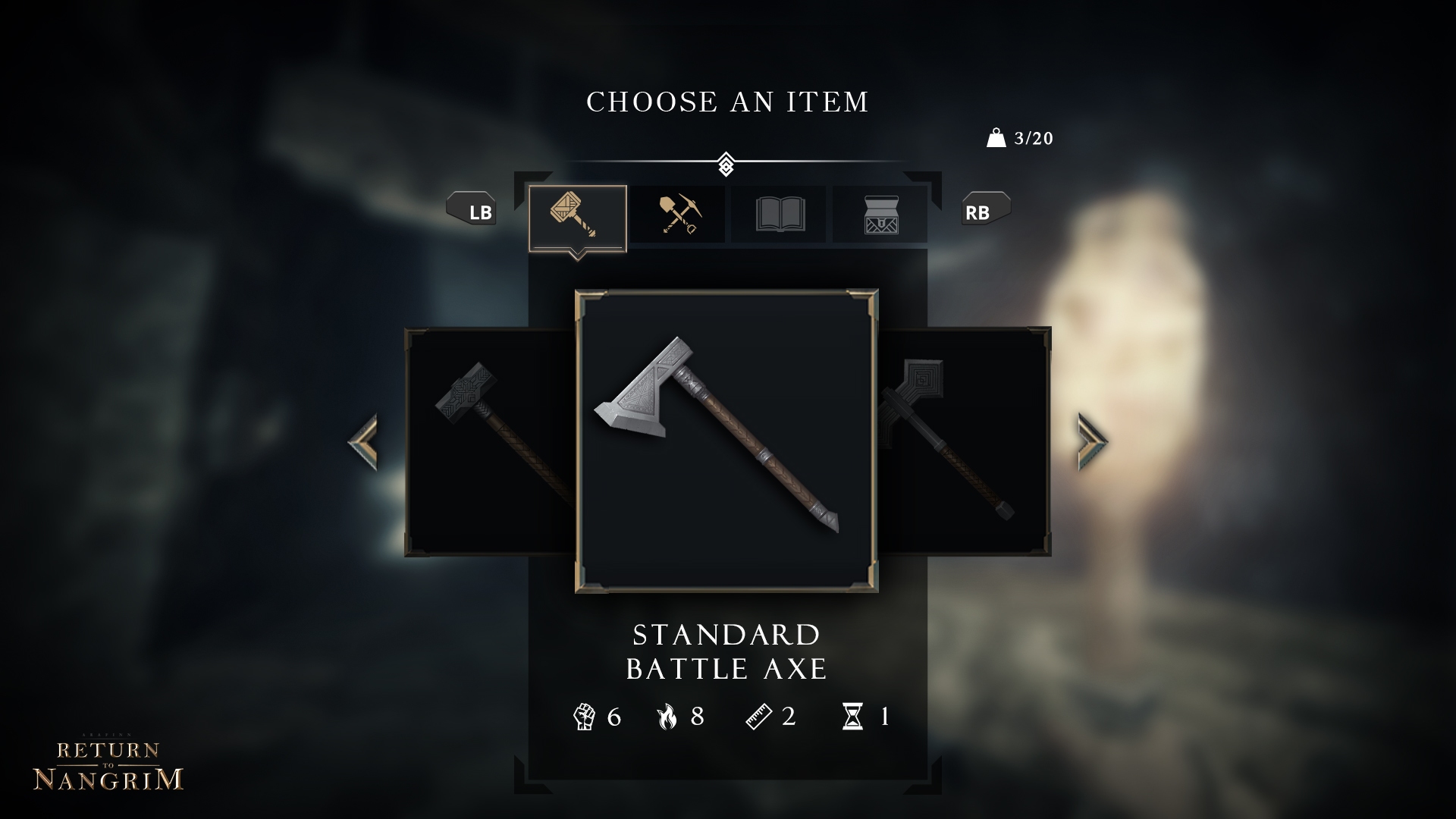Select the weapons (hammer) category icon
Screen dimensions: 1456x819
576,215
